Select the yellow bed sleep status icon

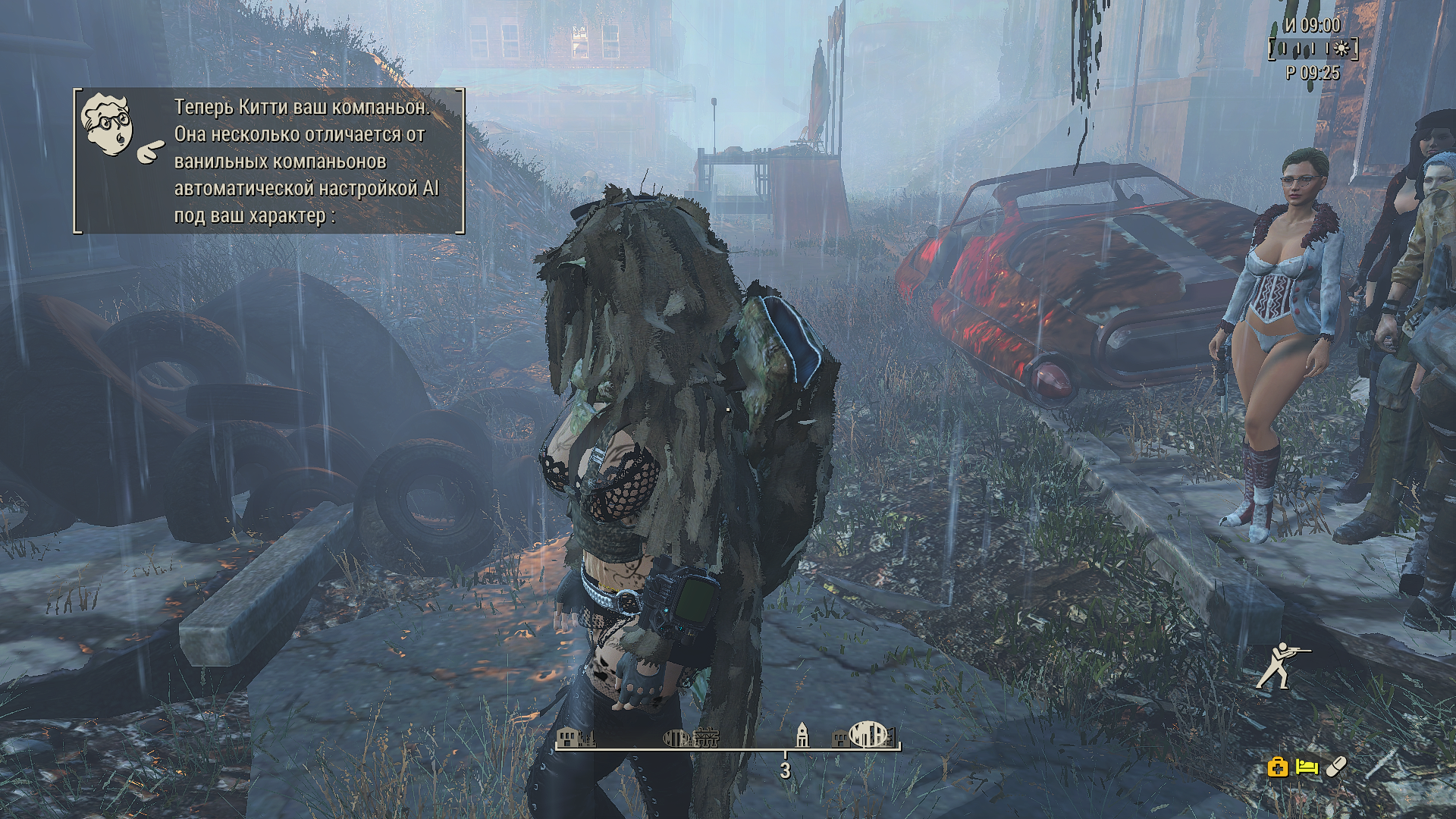tap(1307, 767)
